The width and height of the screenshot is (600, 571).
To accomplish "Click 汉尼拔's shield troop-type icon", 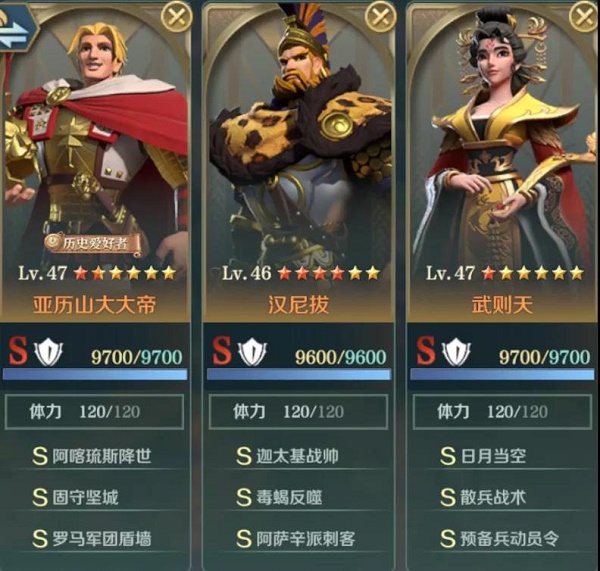I will [x=252, y=352].
